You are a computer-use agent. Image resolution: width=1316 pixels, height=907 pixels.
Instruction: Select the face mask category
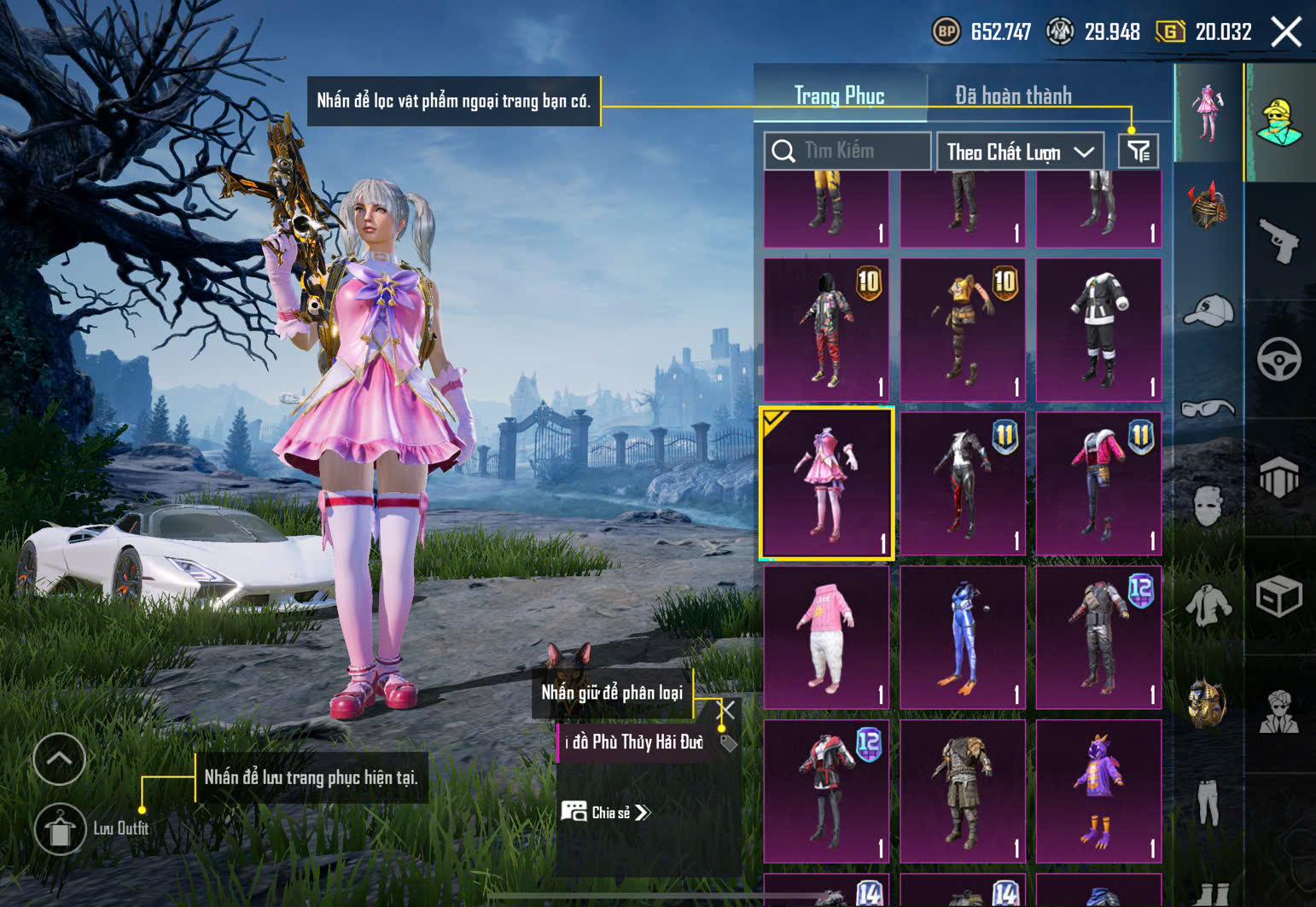pos(1208,506)
